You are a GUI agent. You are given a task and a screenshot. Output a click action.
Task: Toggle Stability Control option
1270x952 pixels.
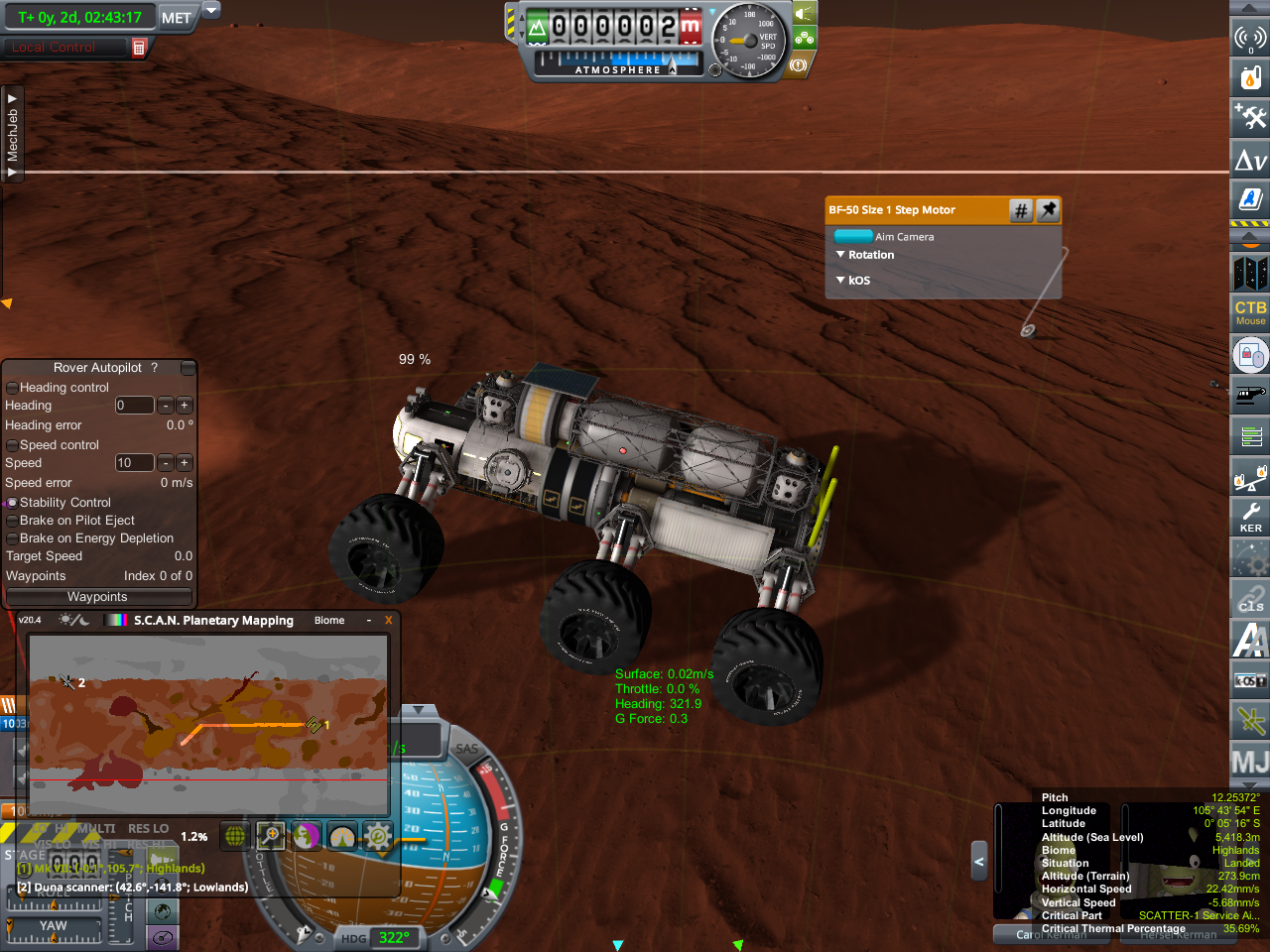click(x=12, y=503)
